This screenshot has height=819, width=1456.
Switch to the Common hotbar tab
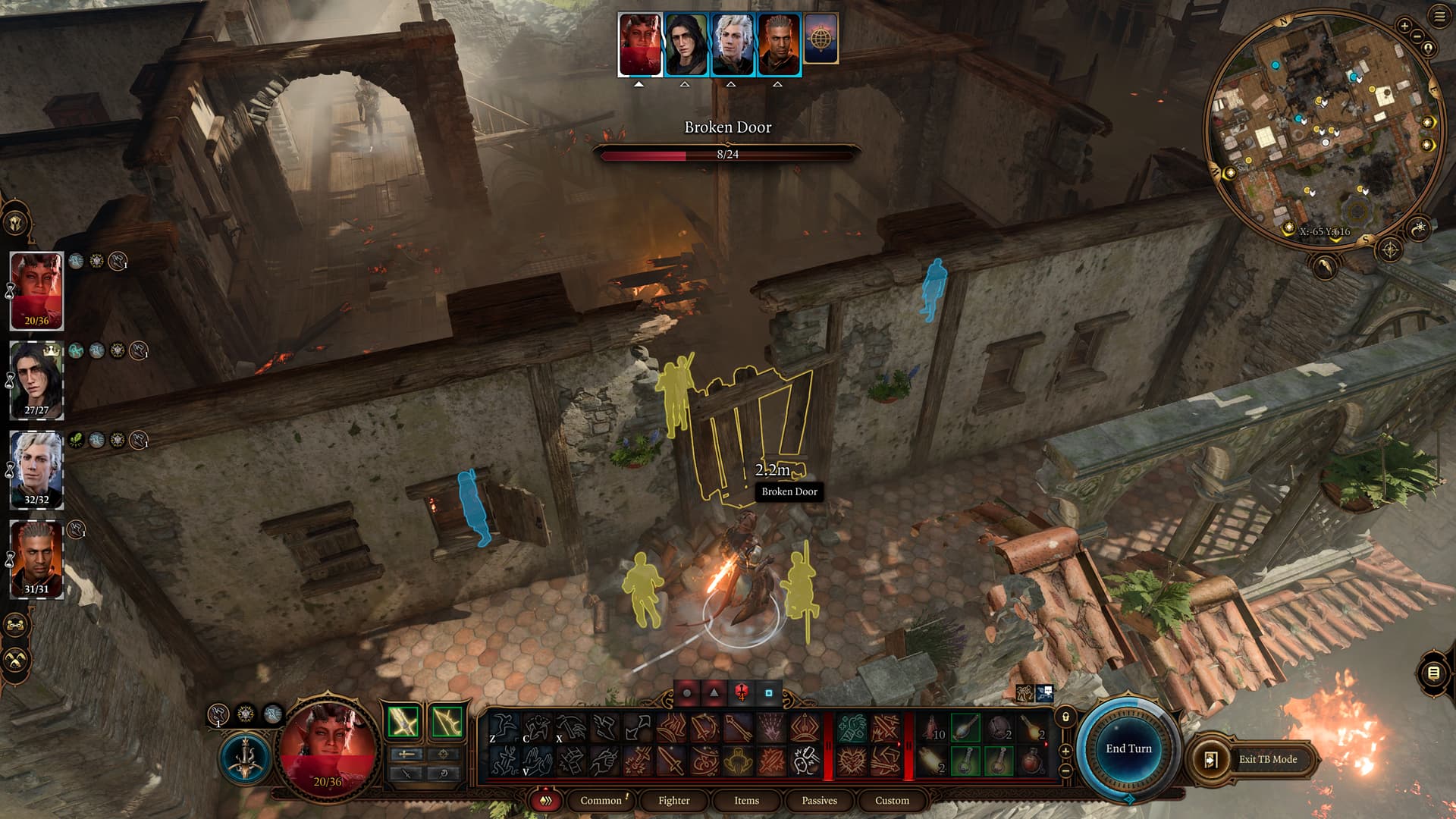coord(601,800)
